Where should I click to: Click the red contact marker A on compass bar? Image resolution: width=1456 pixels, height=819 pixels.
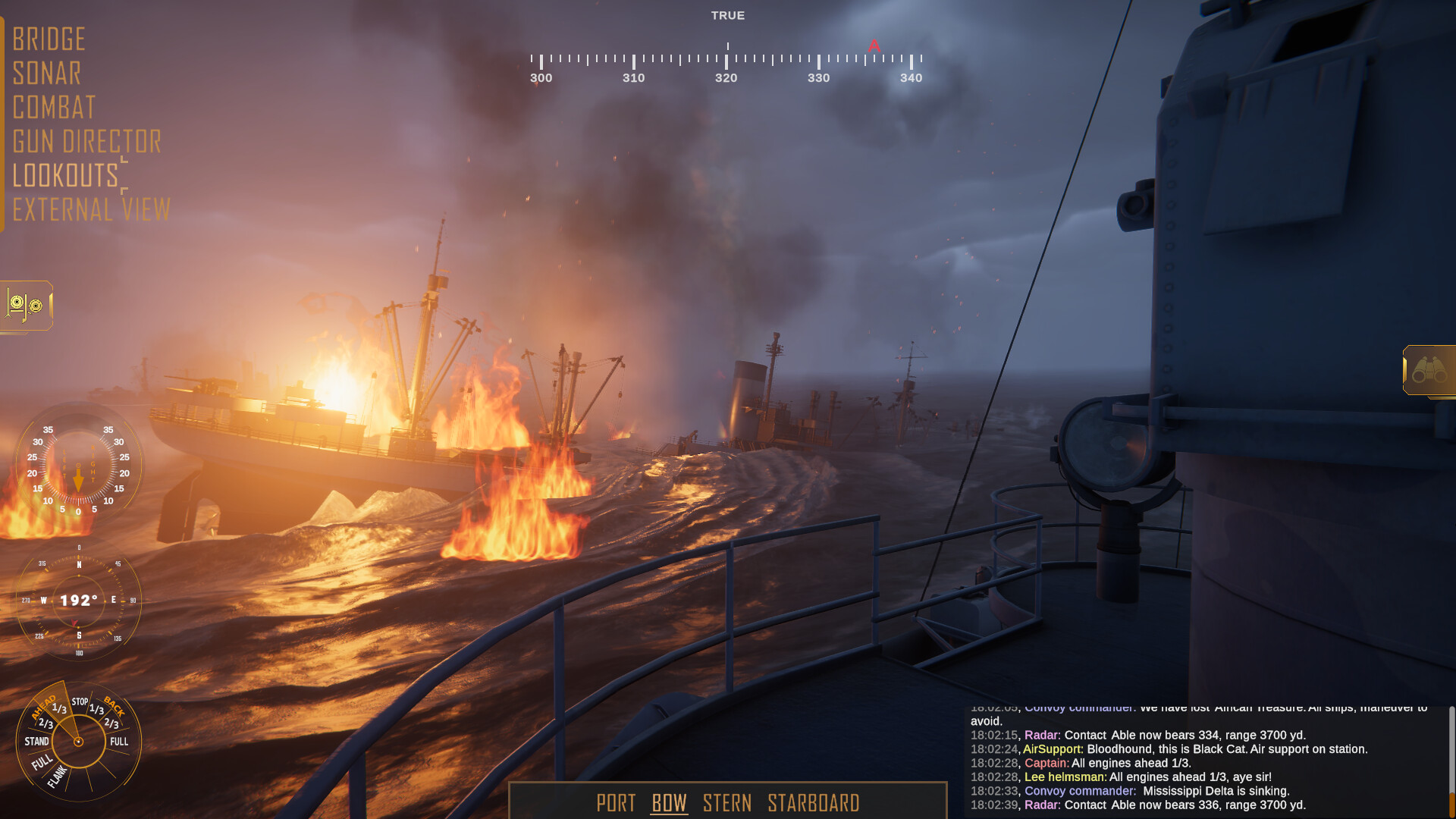click(x=874, y=45)
